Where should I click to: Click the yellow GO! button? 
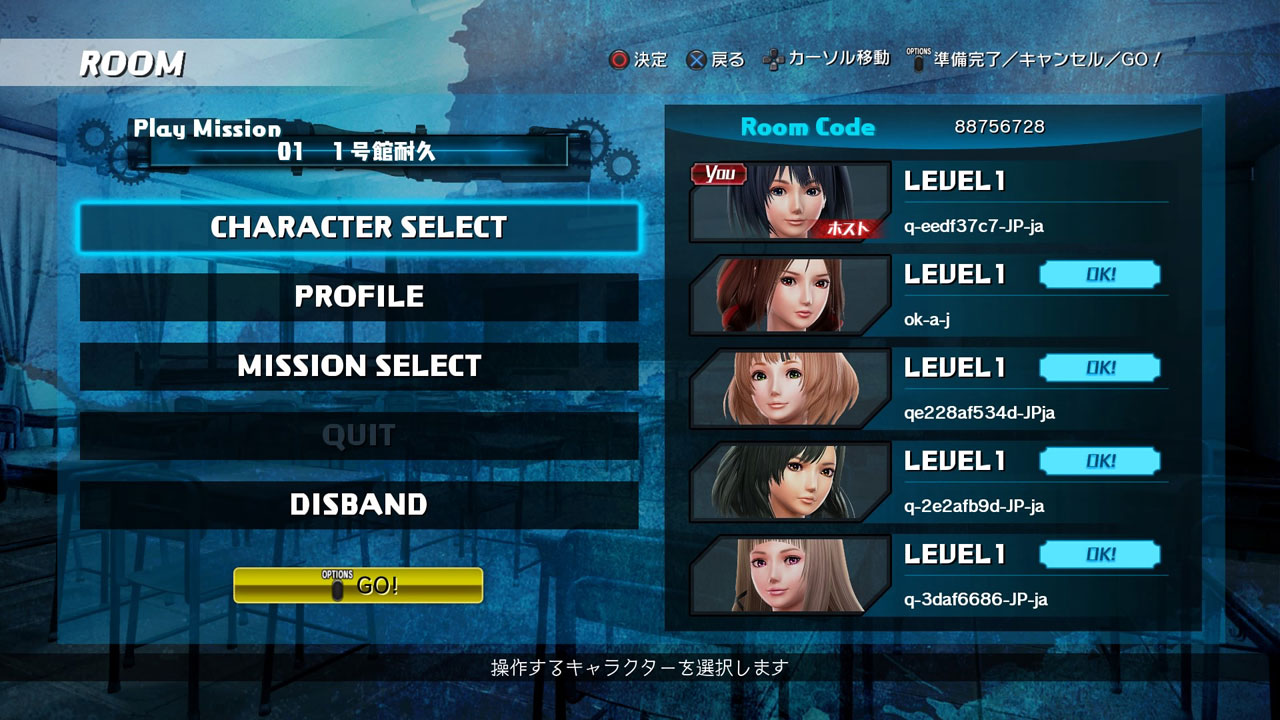358,585
